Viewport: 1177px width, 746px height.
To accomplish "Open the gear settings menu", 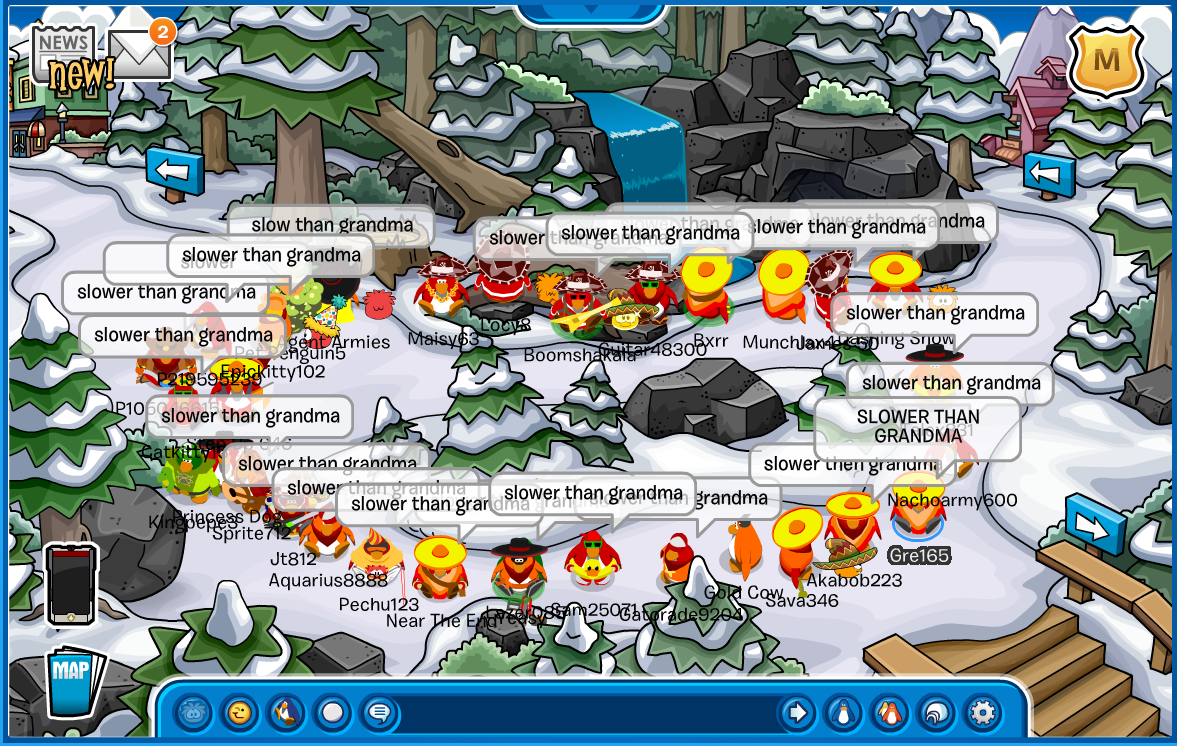I will point(983,713).
